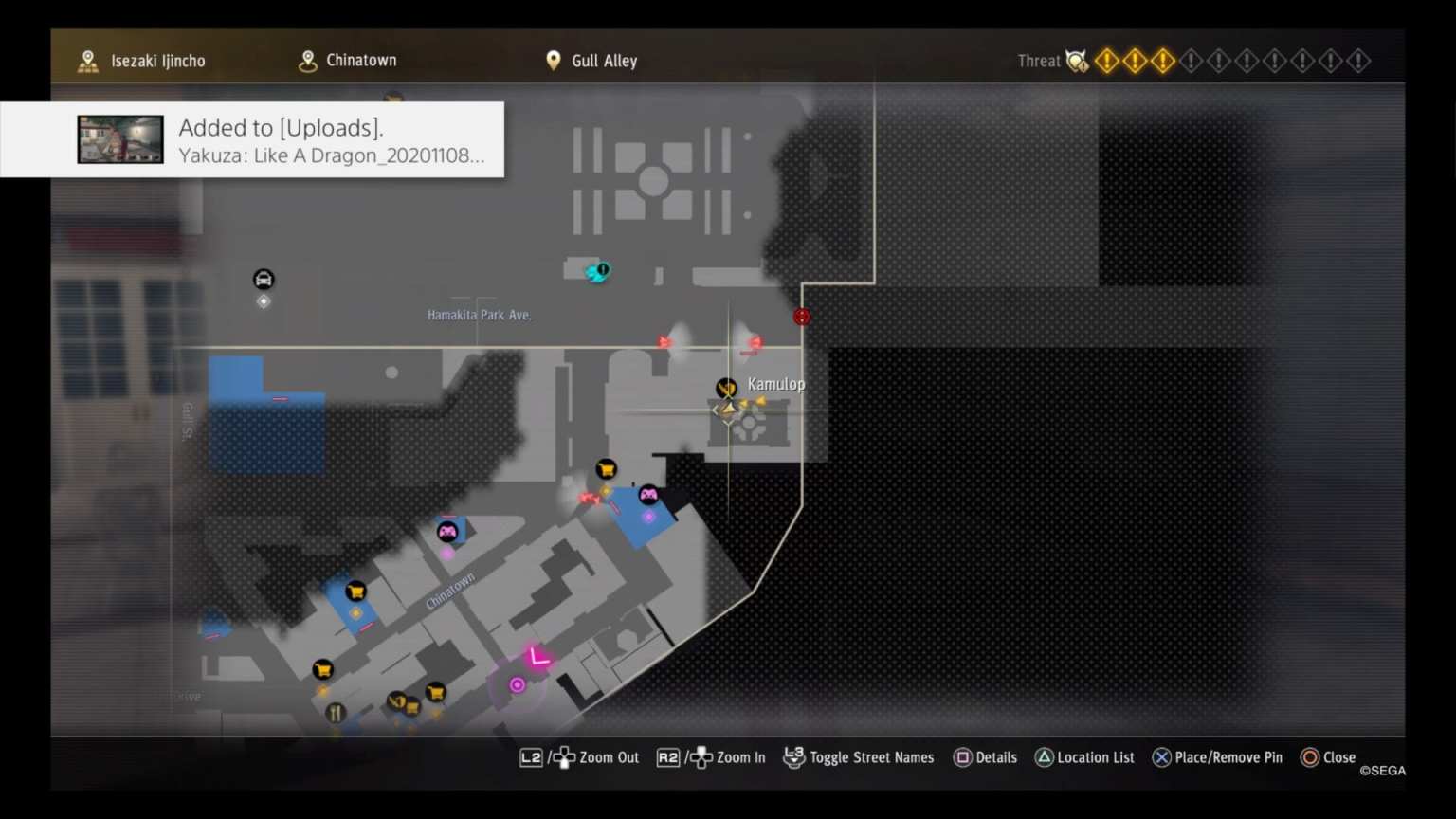The width and height of the screenshot is (1456, 819).
Task: Click the player position arrow at map center
Action: 728,409
